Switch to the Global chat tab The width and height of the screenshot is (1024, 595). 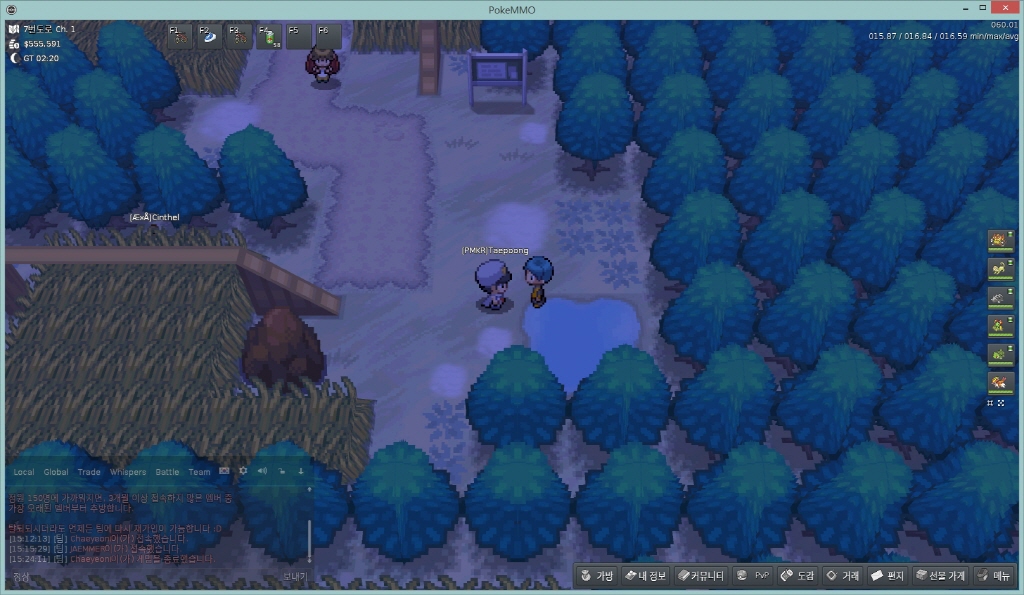[56, 472]
